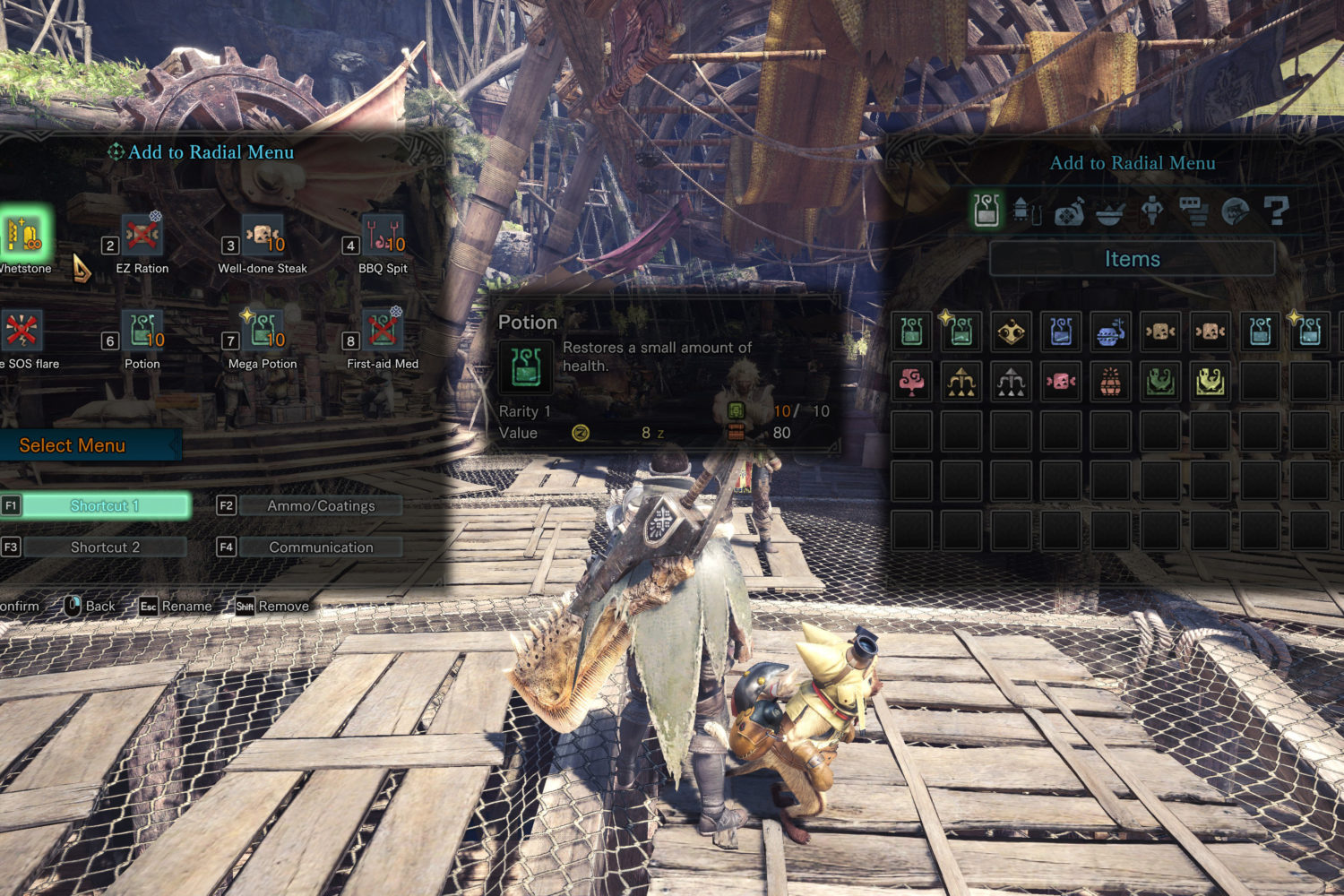Pick the BBQ Spit shortcut slot
1344x896 pixels.
coord(383,236)
